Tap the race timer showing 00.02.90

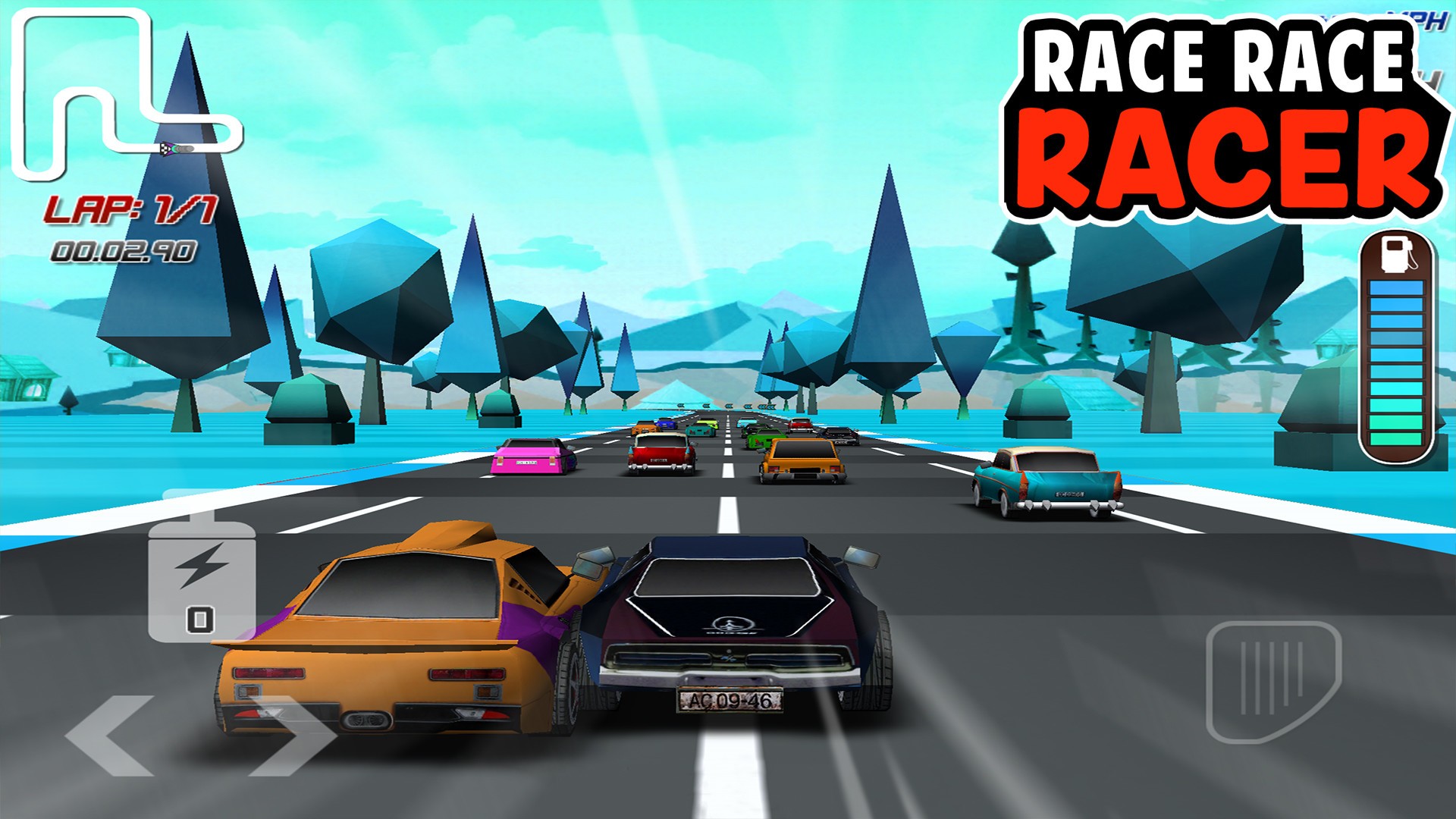coord(127,250)
